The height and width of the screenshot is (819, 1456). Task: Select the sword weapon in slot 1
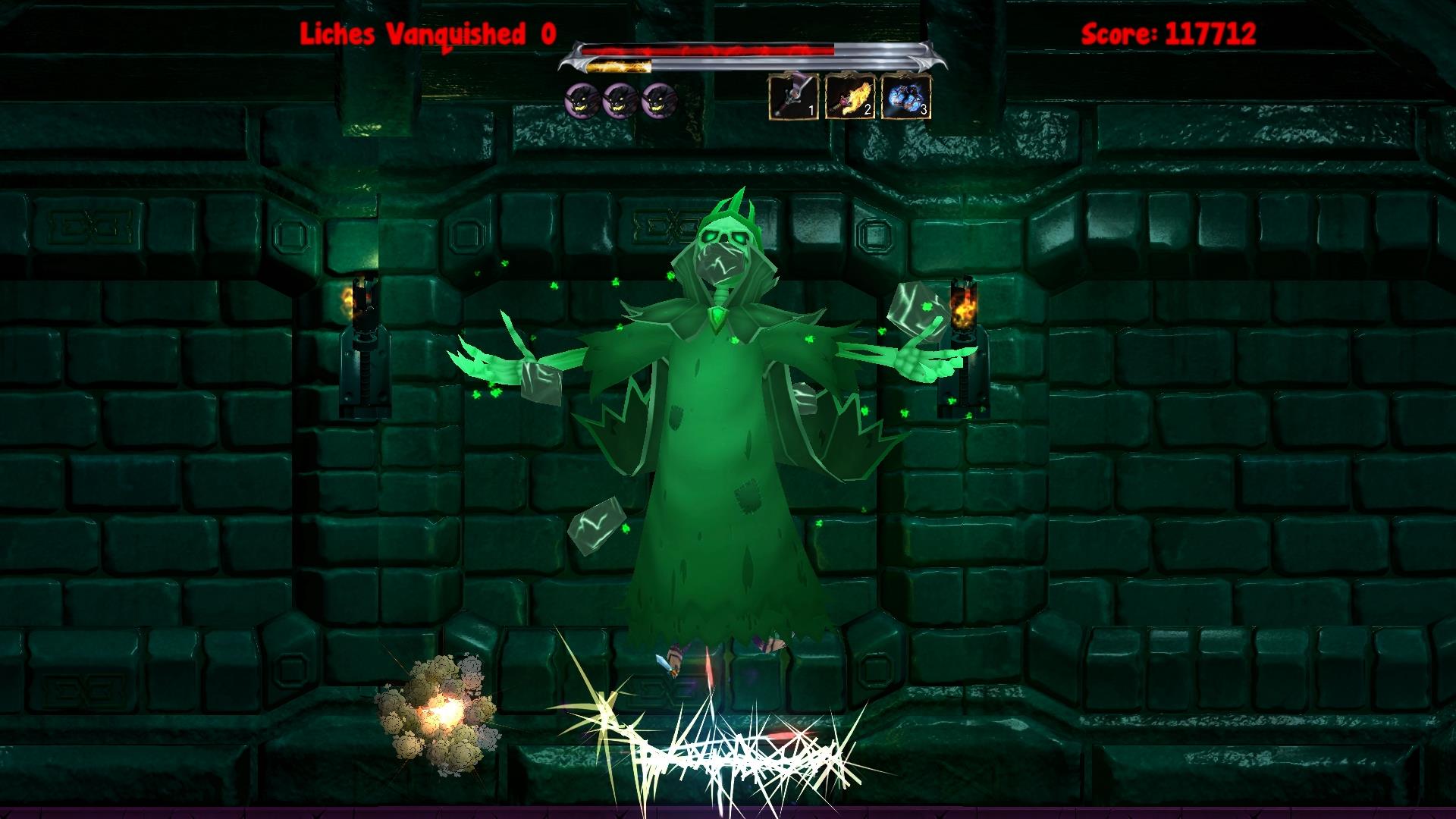click(x=792, y=98)
